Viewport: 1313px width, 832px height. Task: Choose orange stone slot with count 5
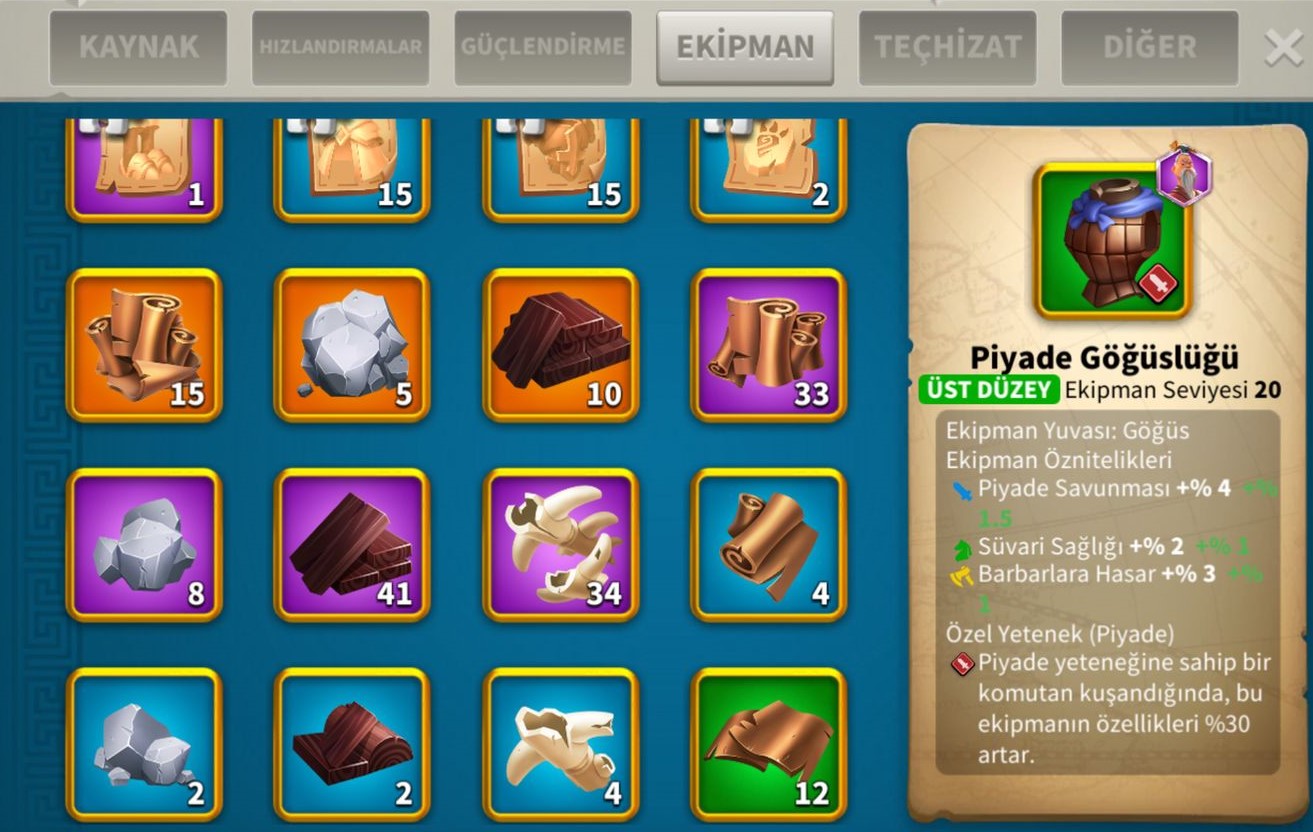coord(352,345)
